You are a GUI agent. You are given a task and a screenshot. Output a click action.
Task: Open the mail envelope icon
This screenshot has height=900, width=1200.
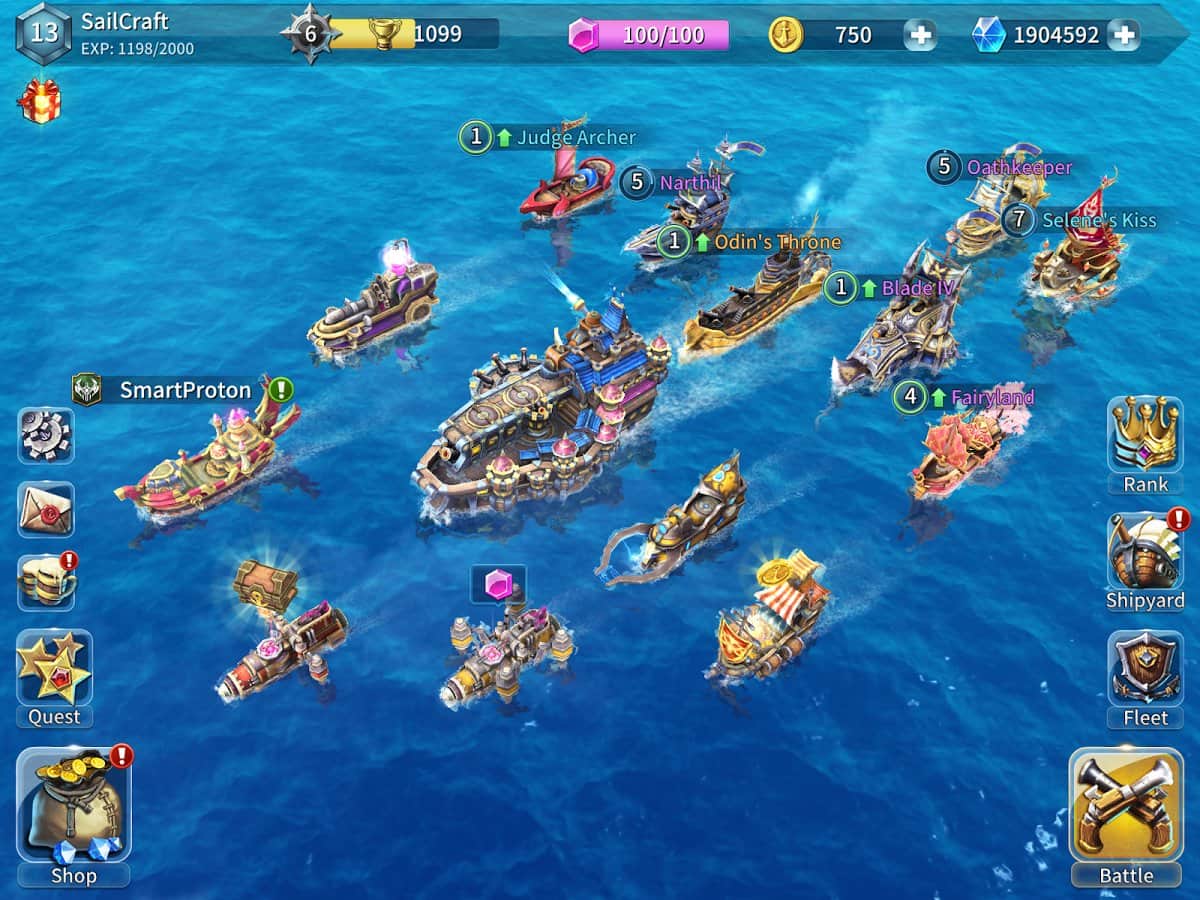pyautogui.click(x=45, y=509)
